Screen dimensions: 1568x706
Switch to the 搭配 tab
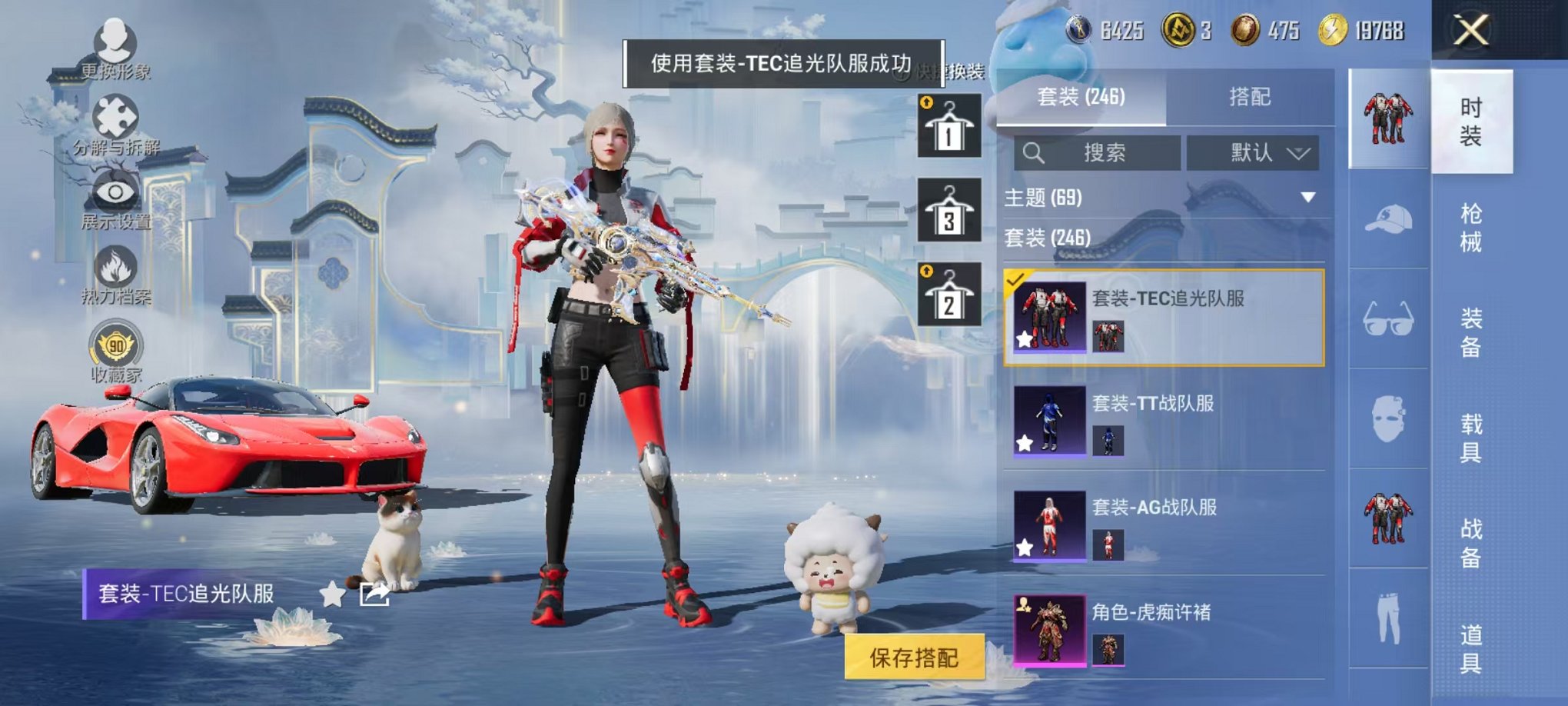[1251, 96]
